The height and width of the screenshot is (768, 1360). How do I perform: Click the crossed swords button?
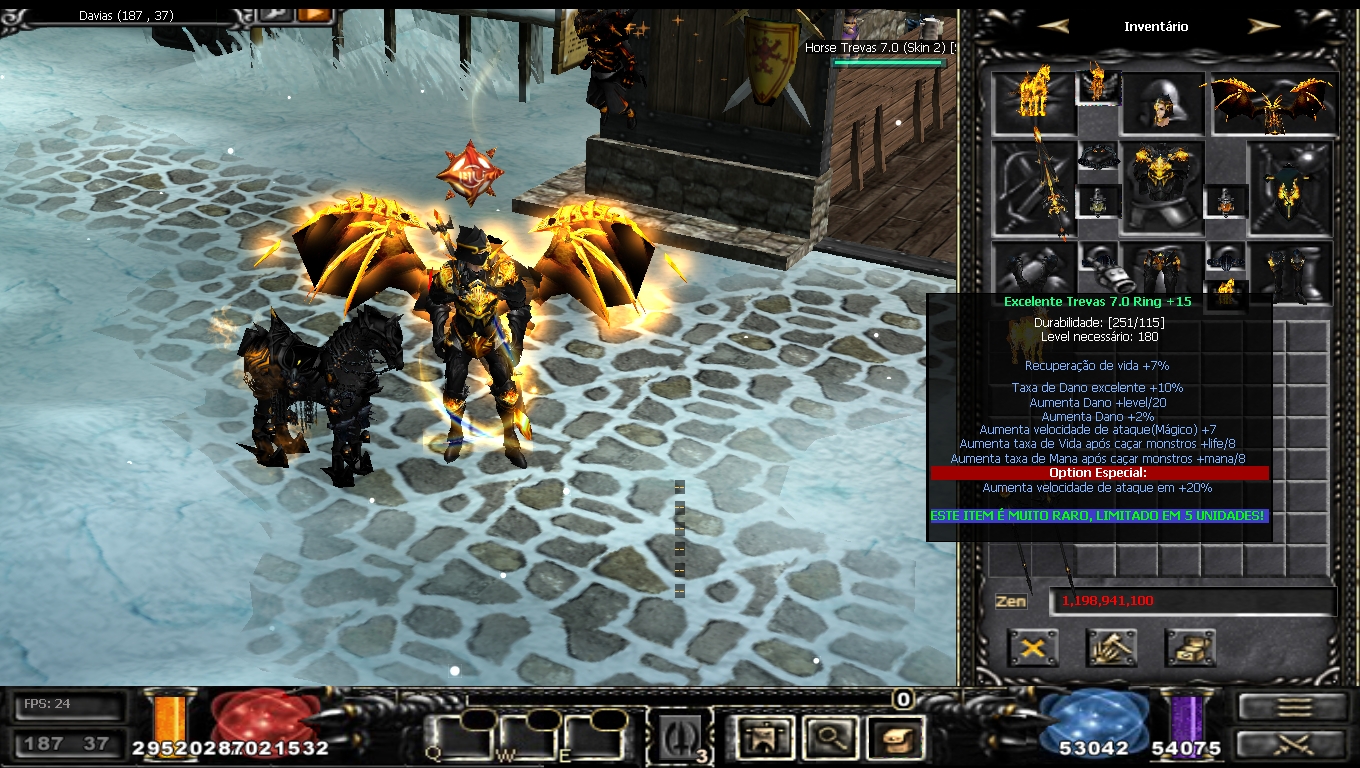pos(1295,743)
